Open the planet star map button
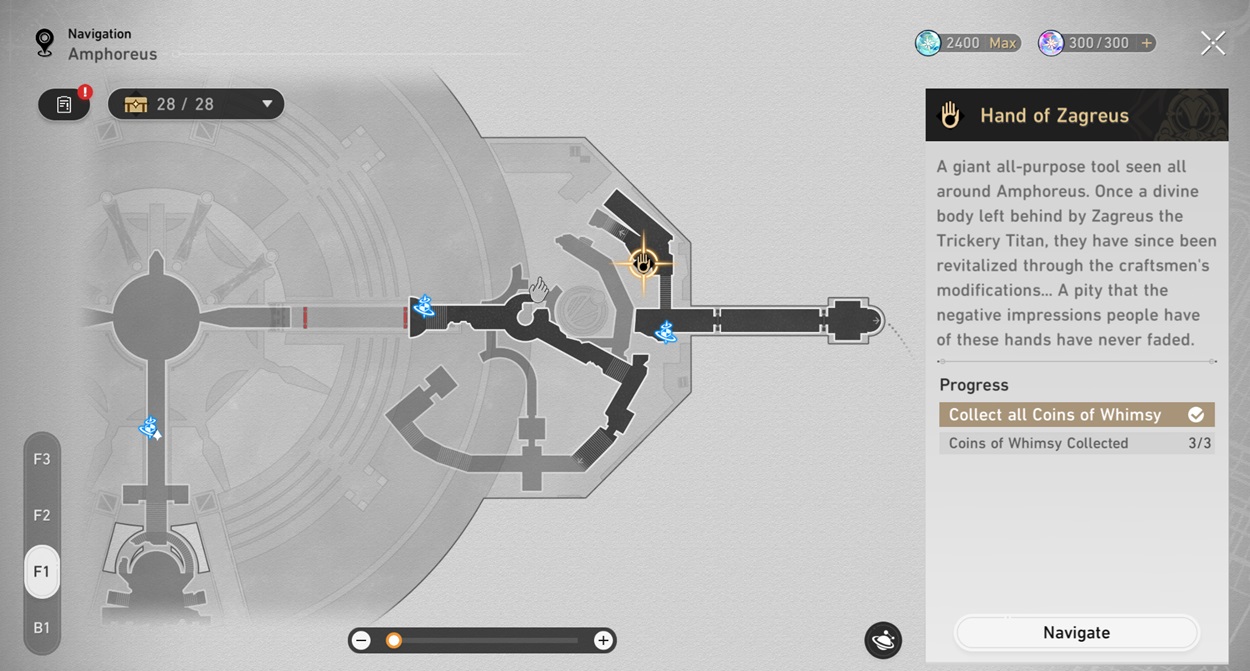The width and height of the screenshot is (1250, 671). 883,640
